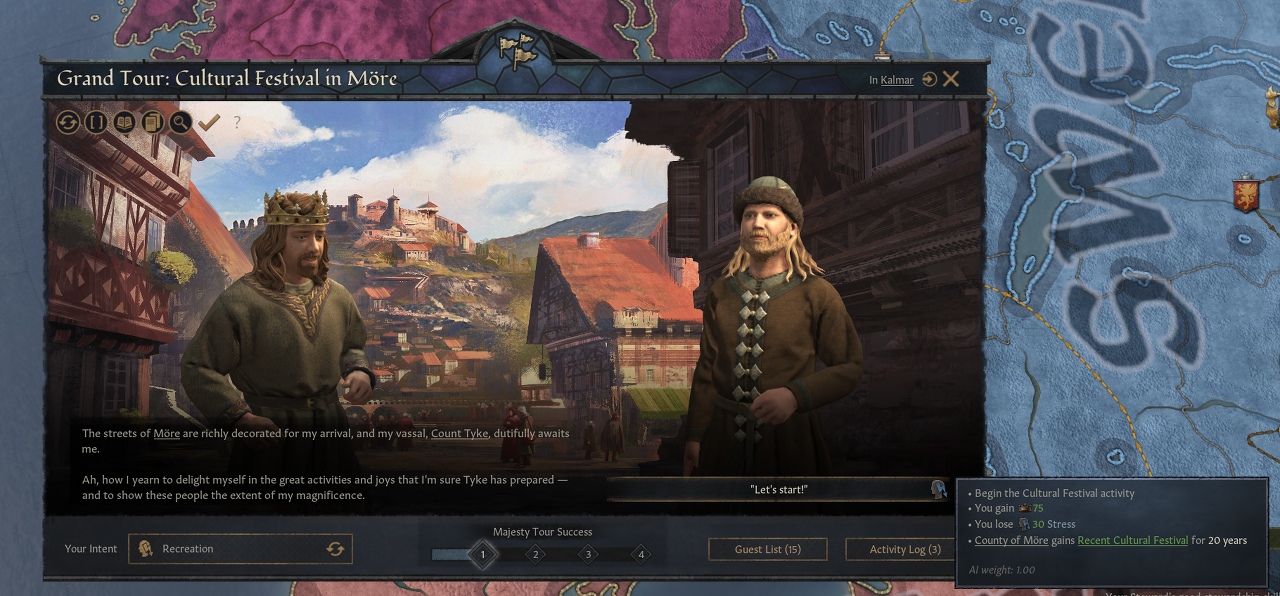Click the magnifying glass icon

(x=180, y=122)
